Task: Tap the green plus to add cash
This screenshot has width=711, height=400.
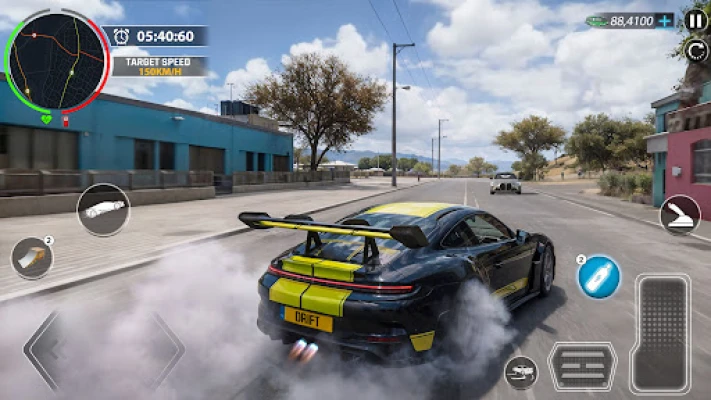Action: tap(665, 20)
